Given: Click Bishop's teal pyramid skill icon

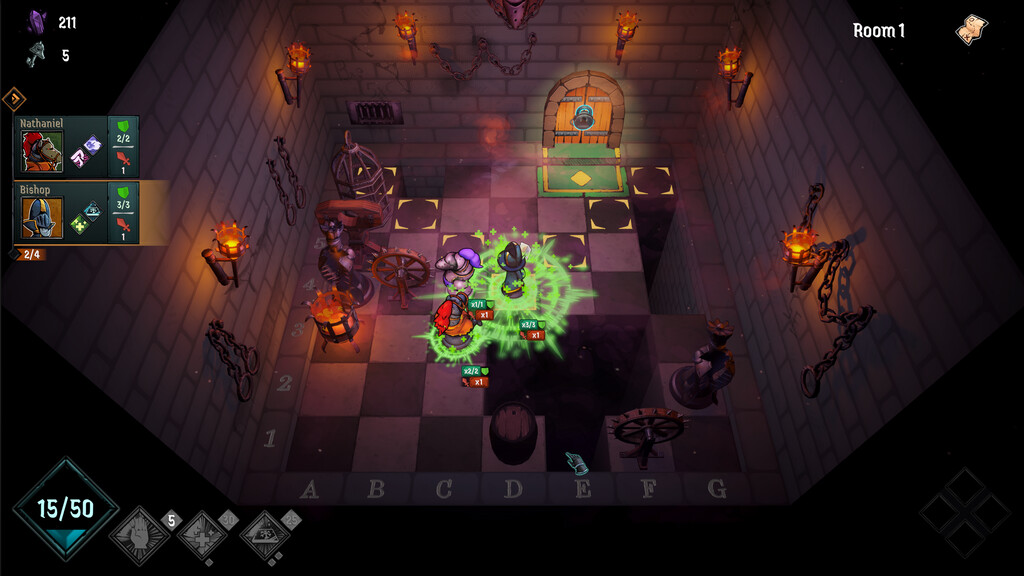Looking at the screenshot, I should [92, 210].
